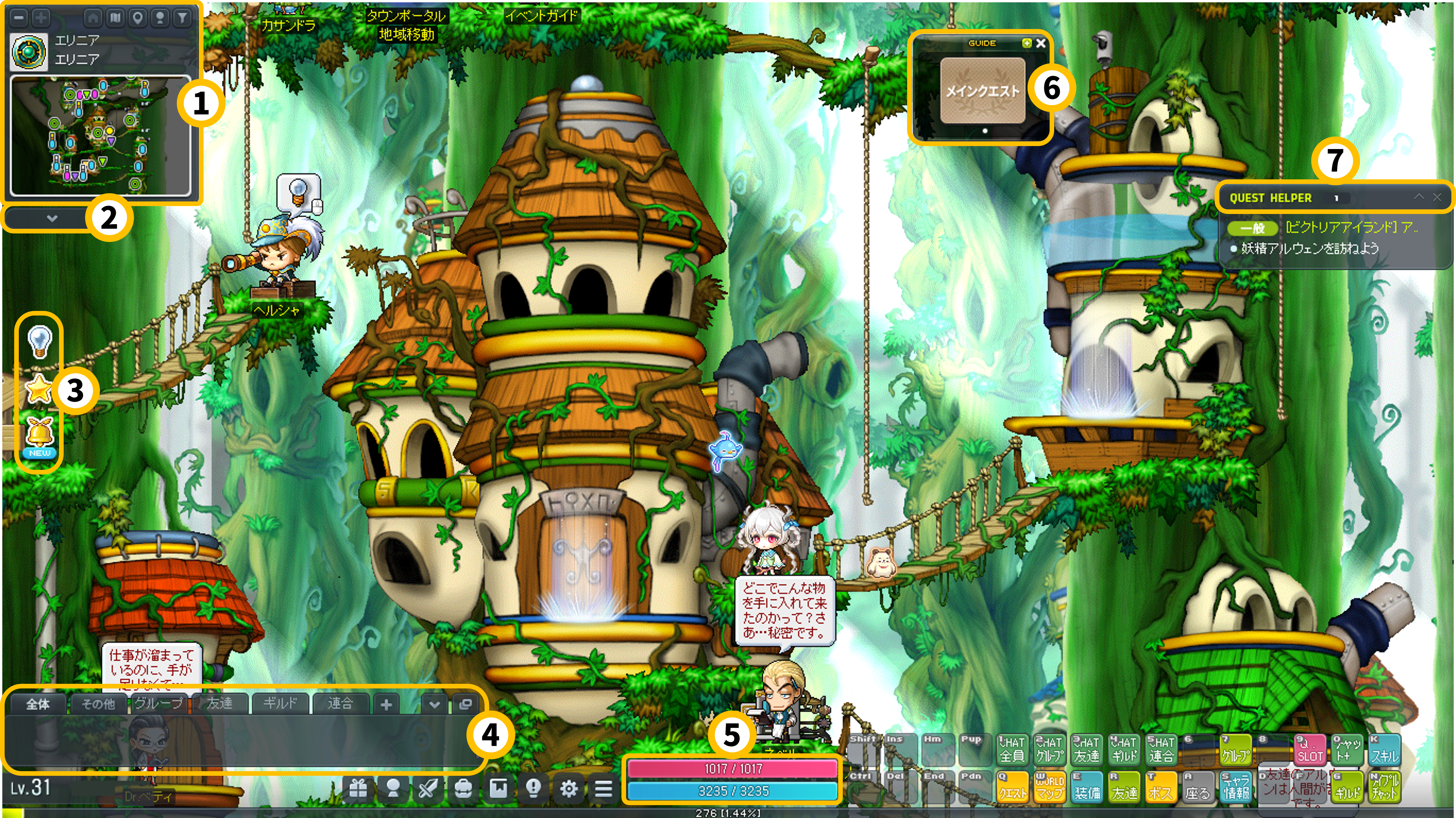
Task: Select the 友達 chat tab
Action: [x=219, y=703]
